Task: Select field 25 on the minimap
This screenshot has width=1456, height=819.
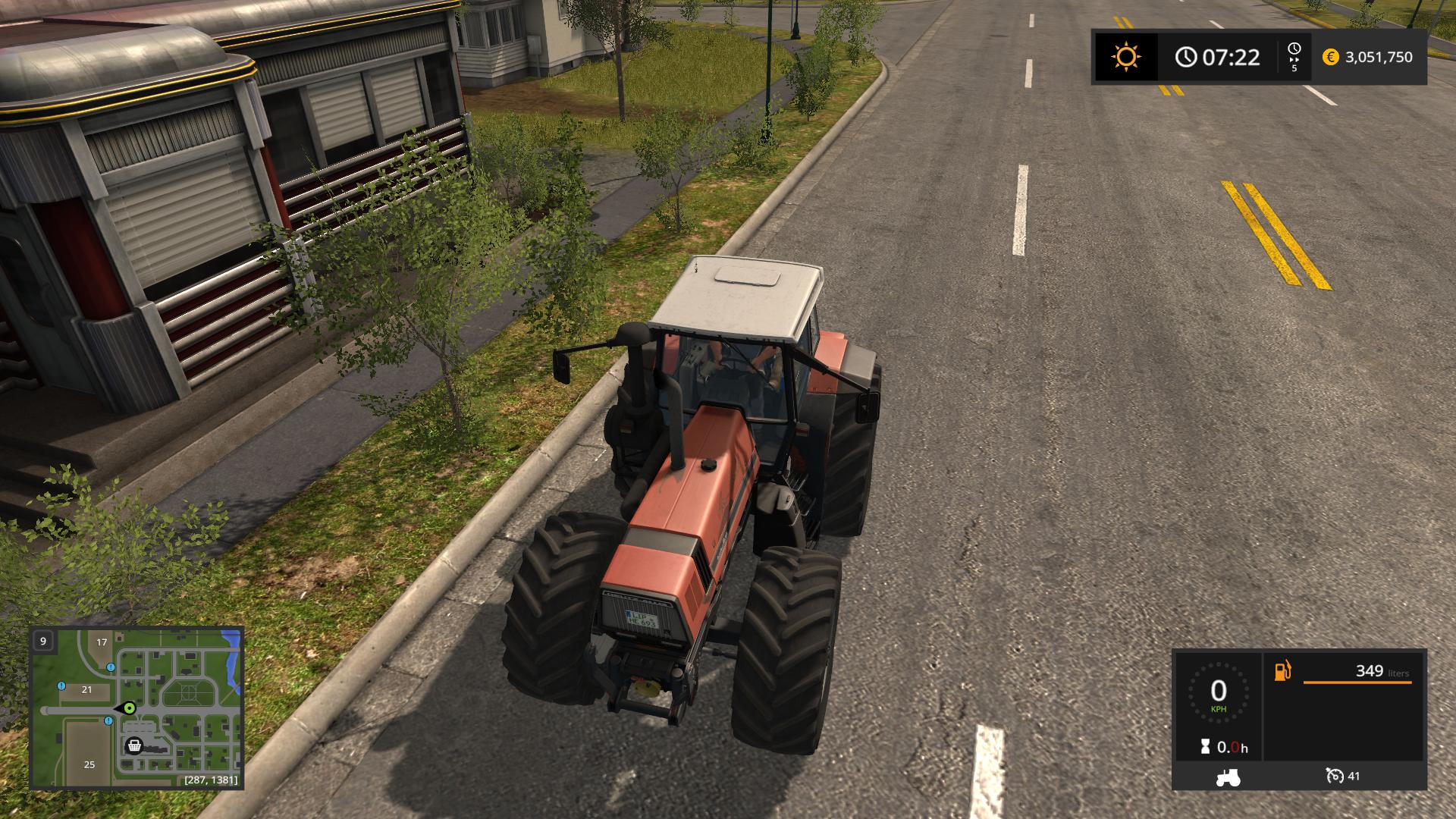Action: [89, 764]
